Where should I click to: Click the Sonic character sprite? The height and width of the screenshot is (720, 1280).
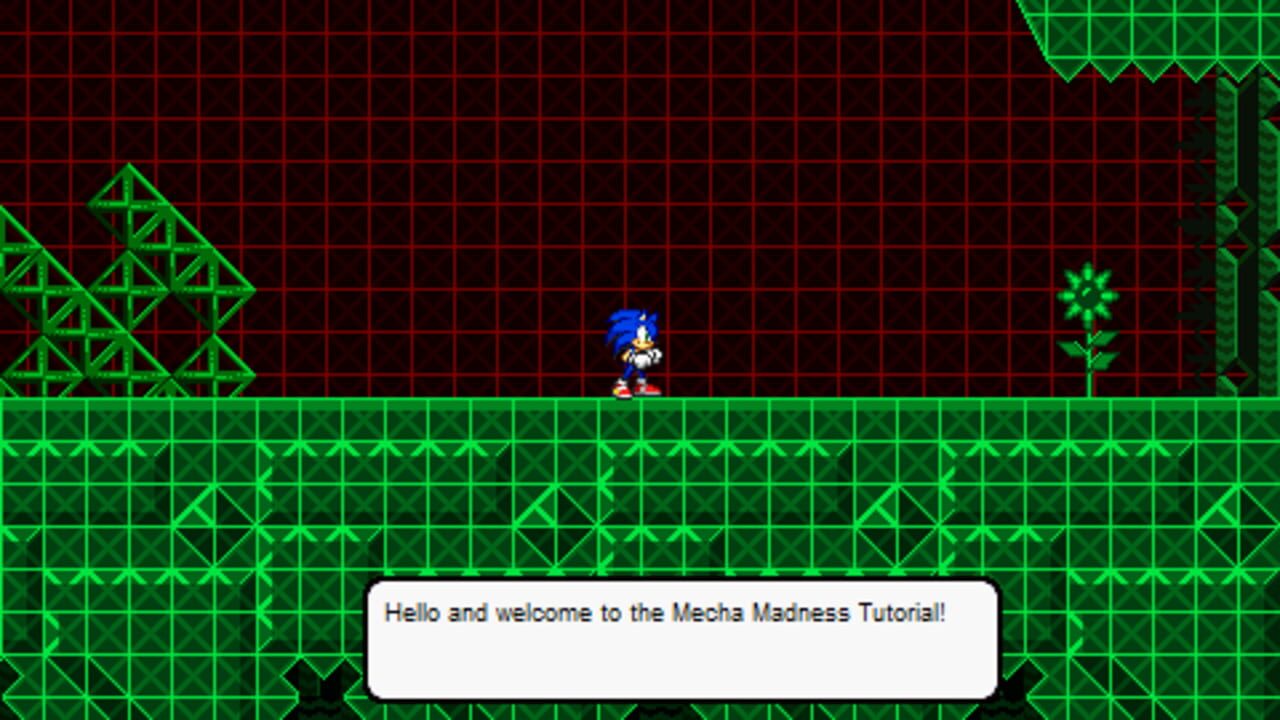tap(635, 350)
